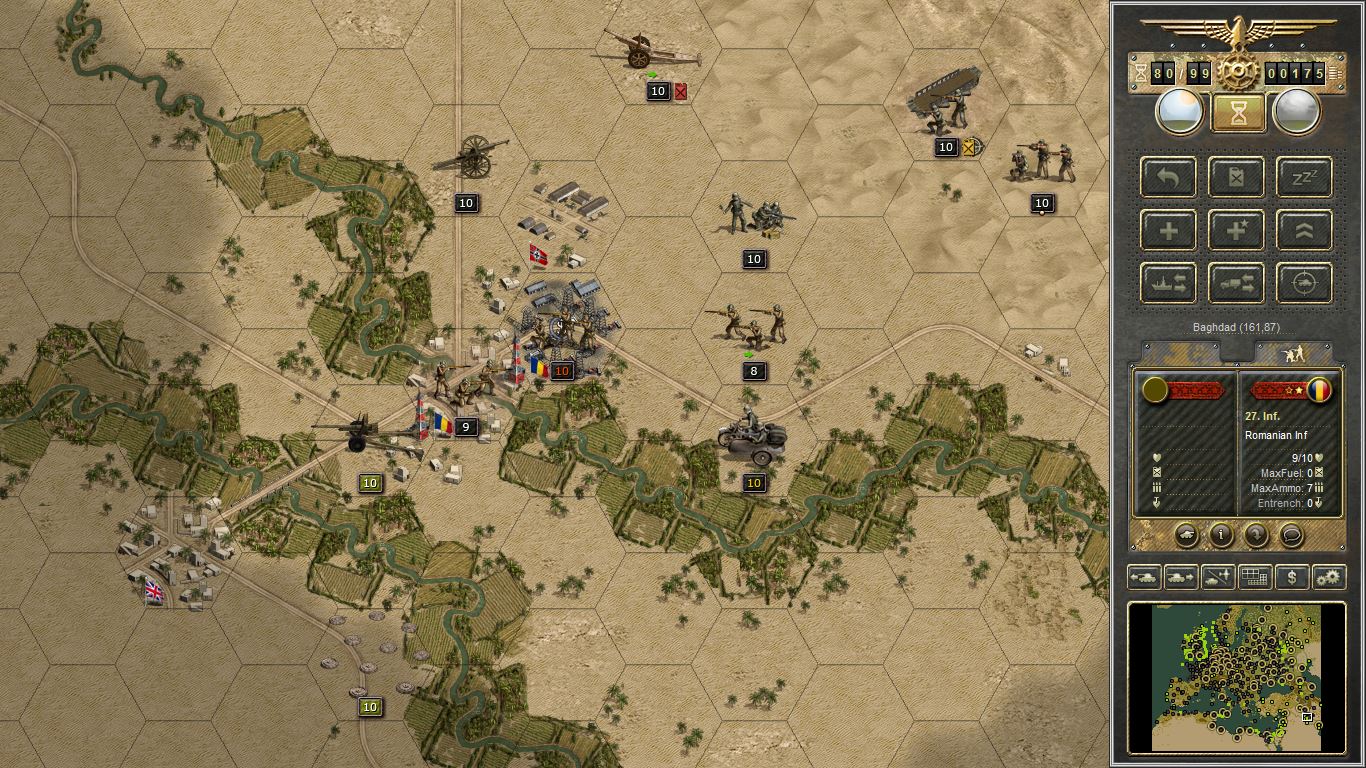End the turn with the hourglass button
This screenshot has height=768, width=1366.
[x=1237, y=111]
